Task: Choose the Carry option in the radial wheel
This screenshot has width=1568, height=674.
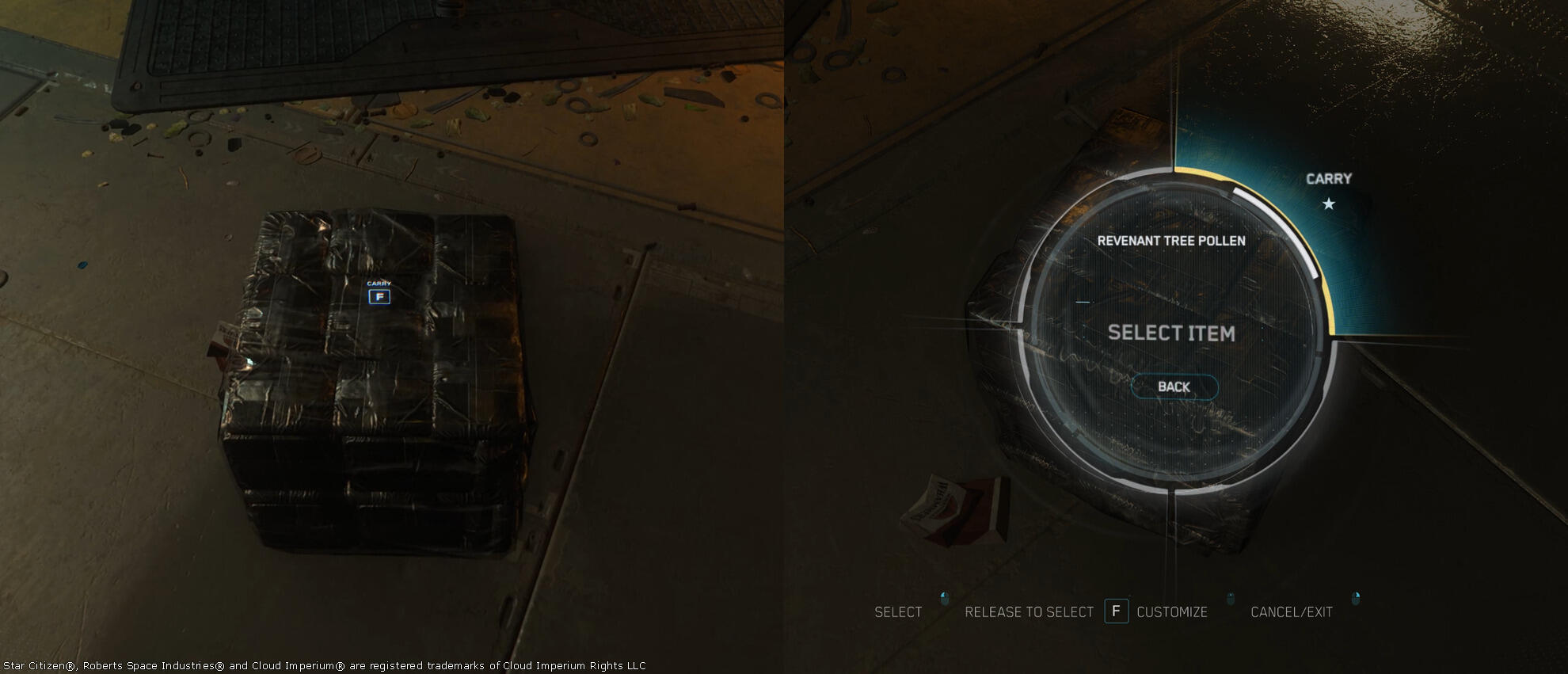Action: (x=1328, y=190)
